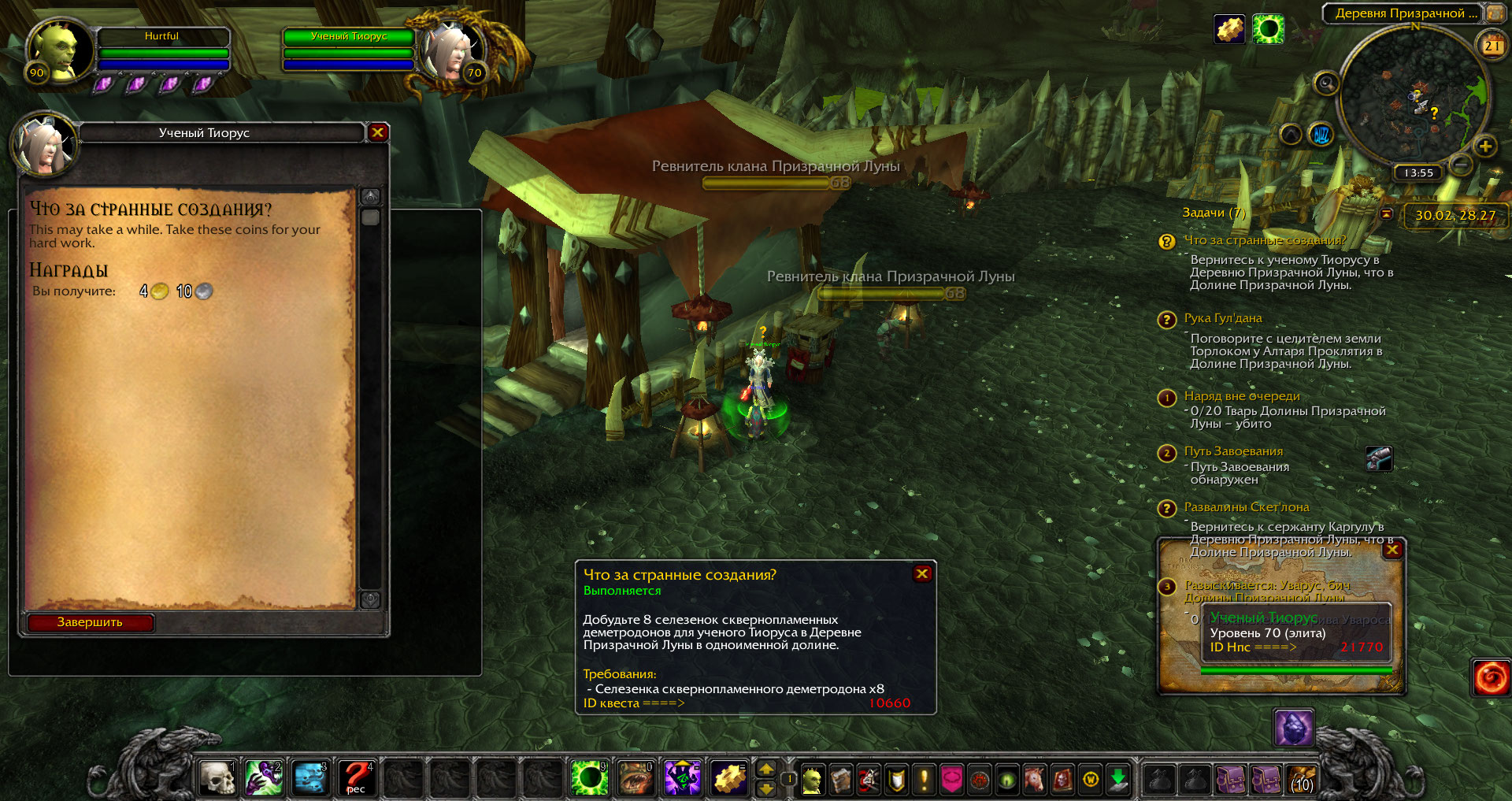Screen dimensions: 1512x801
Task: Activate the purple hand spell in slot 2
Action: (264, 778)
